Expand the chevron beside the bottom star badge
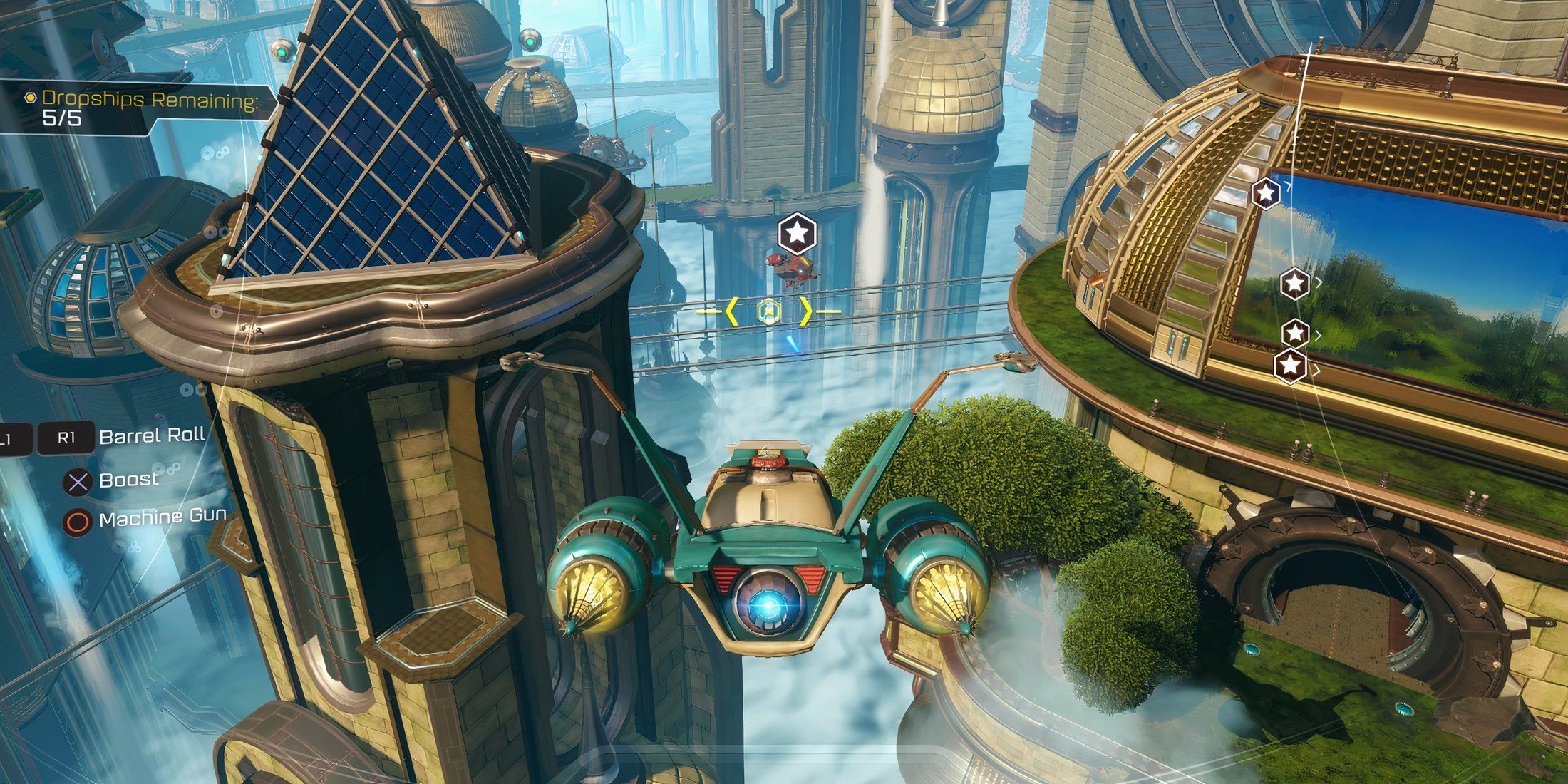This screenshot has width=1568, height=784. (1317, 370)
